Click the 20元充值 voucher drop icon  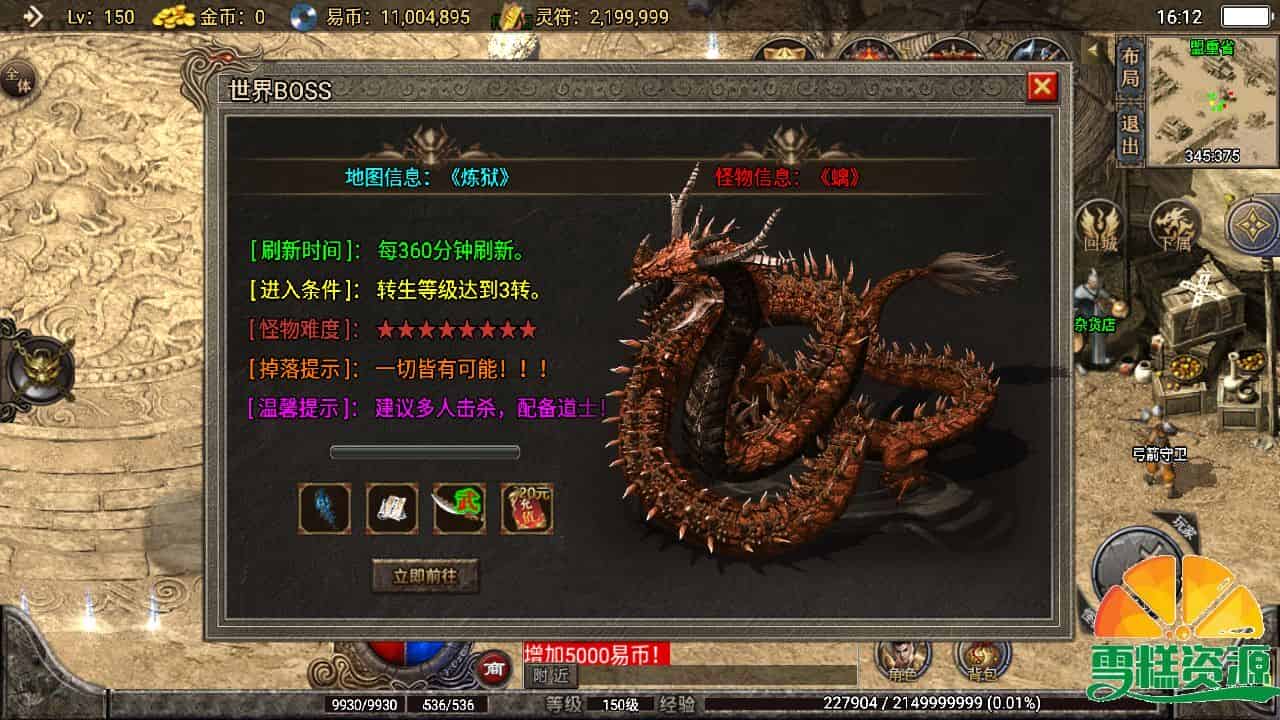coord(527,505)
